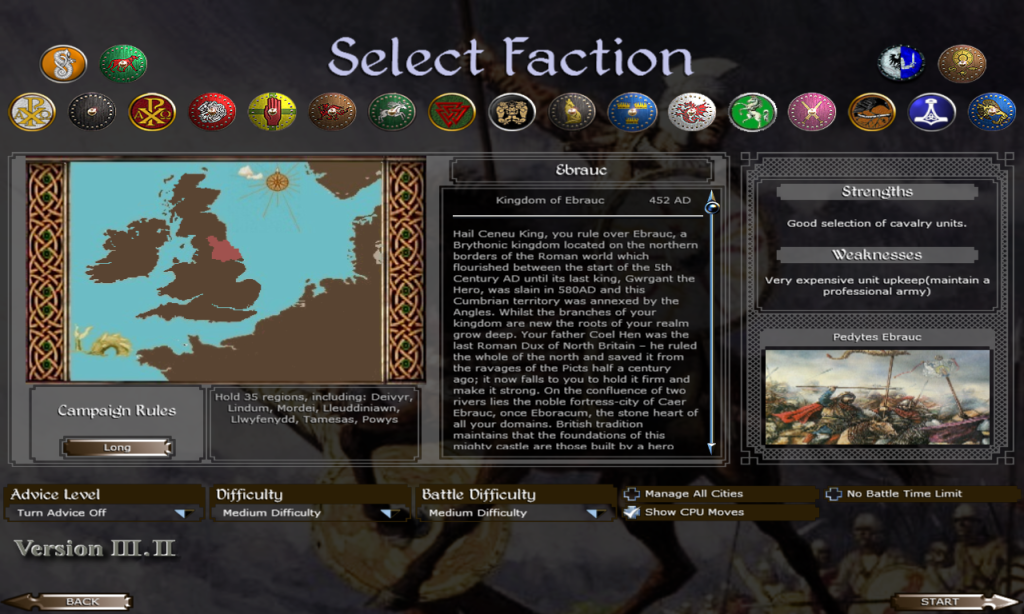
Task: Choose the pink shield with crossed swords faction
Action: coord(812,112)
